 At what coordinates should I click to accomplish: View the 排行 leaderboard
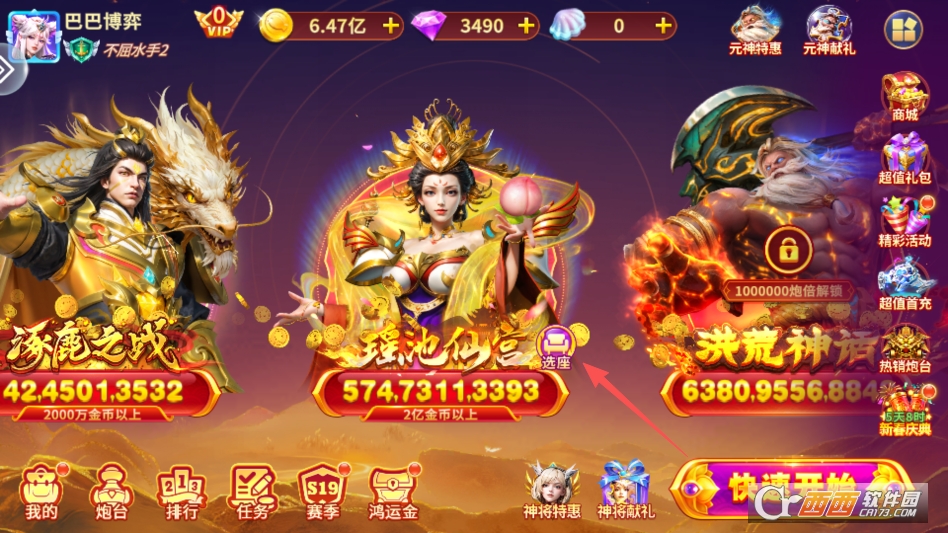tap(179, 492)
